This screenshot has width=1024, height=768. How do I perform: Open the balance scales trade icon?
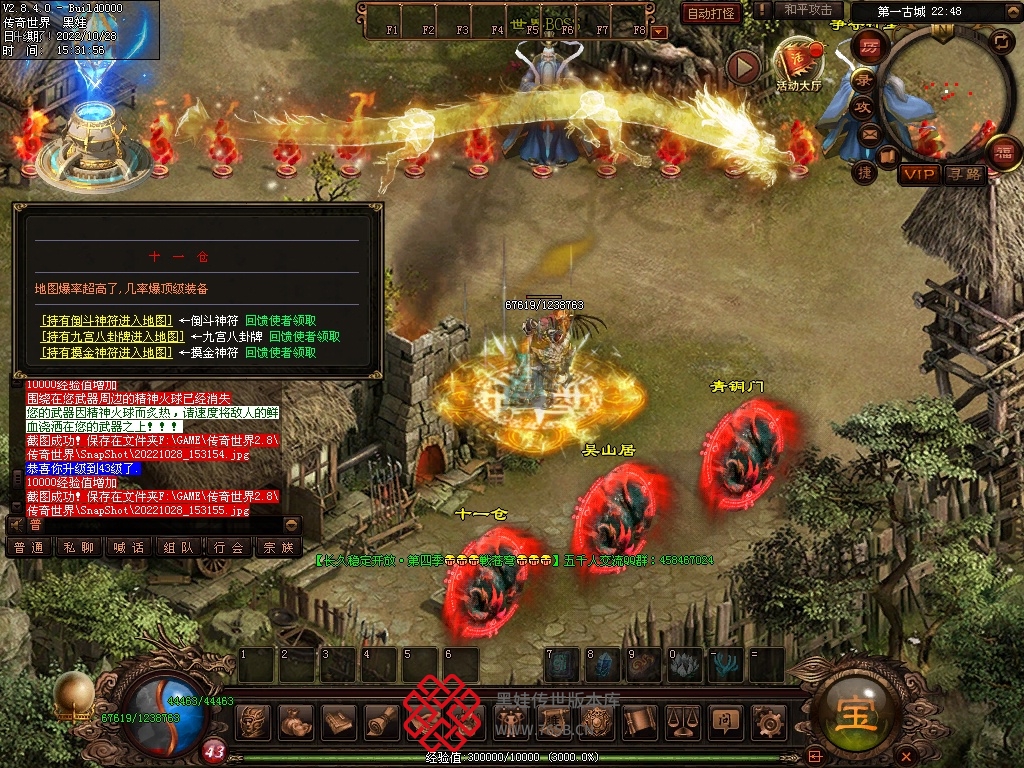tap(682, 720)
